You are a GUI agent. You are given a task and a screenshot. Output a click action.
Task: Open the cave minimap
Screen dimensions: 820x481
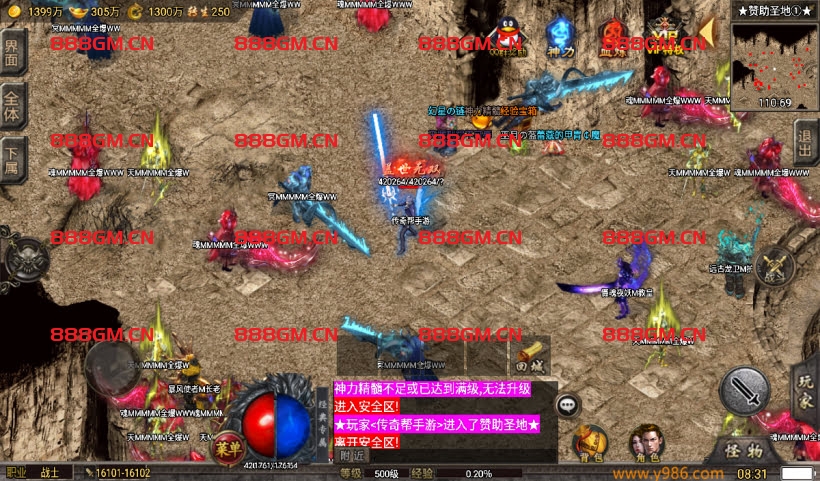point(773,65)
